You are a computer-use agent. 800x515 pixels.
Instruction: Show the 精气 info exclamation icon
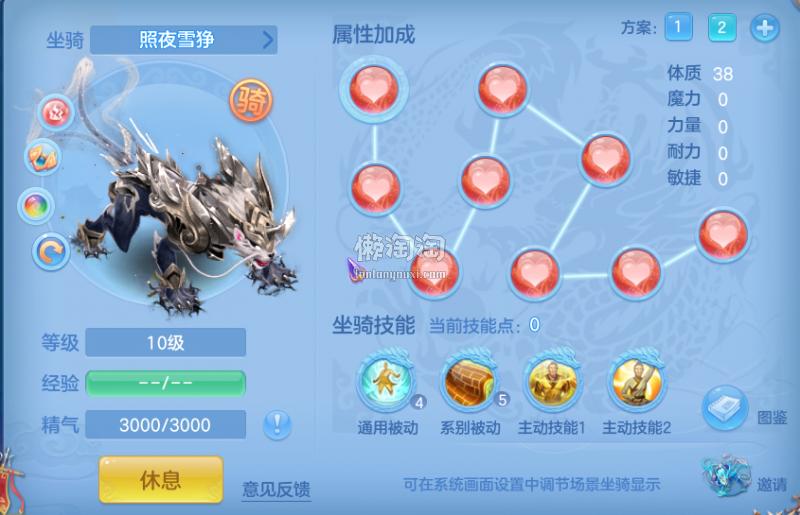click(277, 425)
